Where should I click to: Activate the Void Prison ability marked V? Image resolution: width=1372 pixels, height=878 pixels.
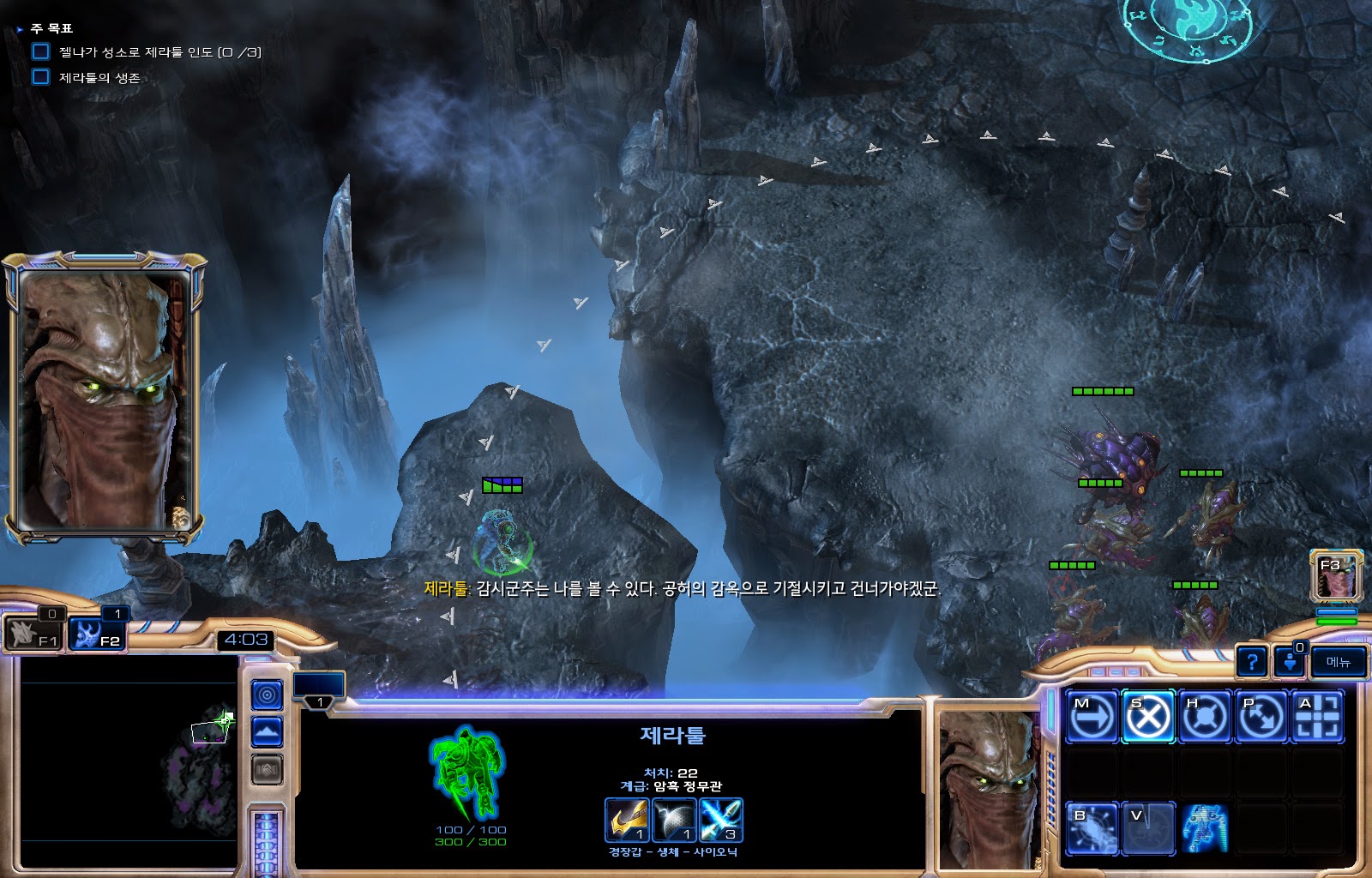[1148, 828]
